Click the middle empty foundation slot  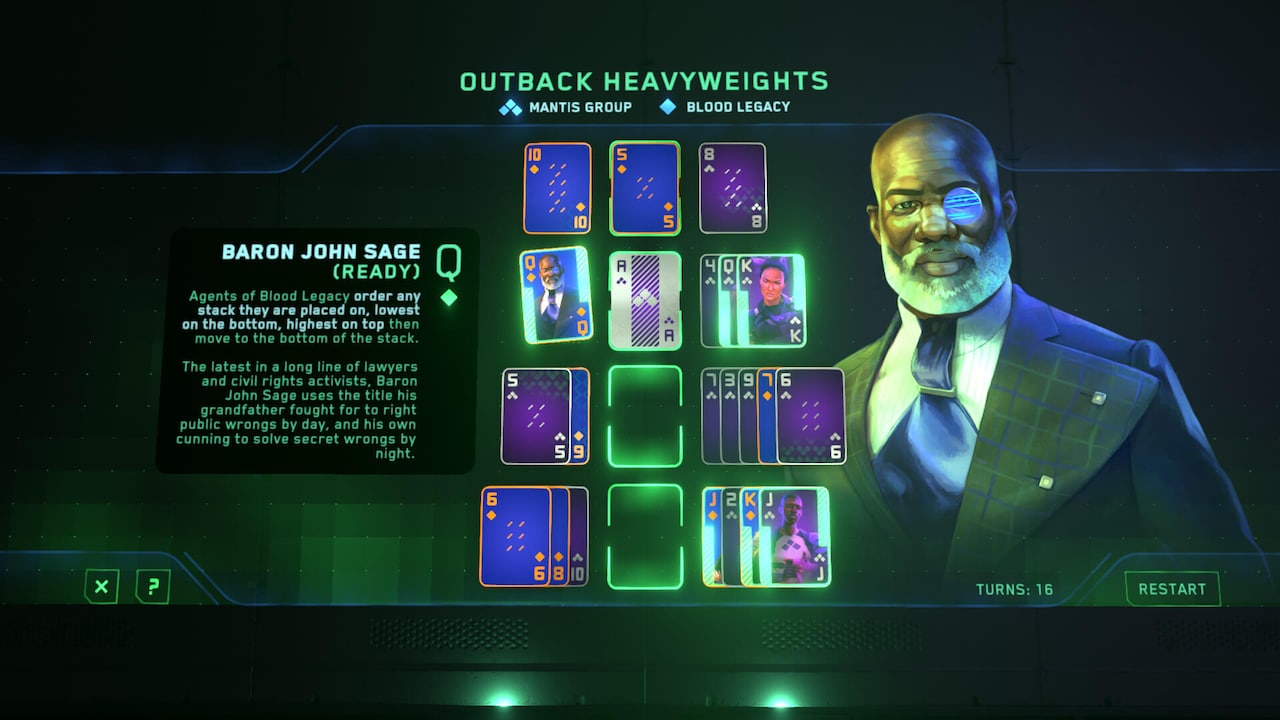click(x=644, y=417)
